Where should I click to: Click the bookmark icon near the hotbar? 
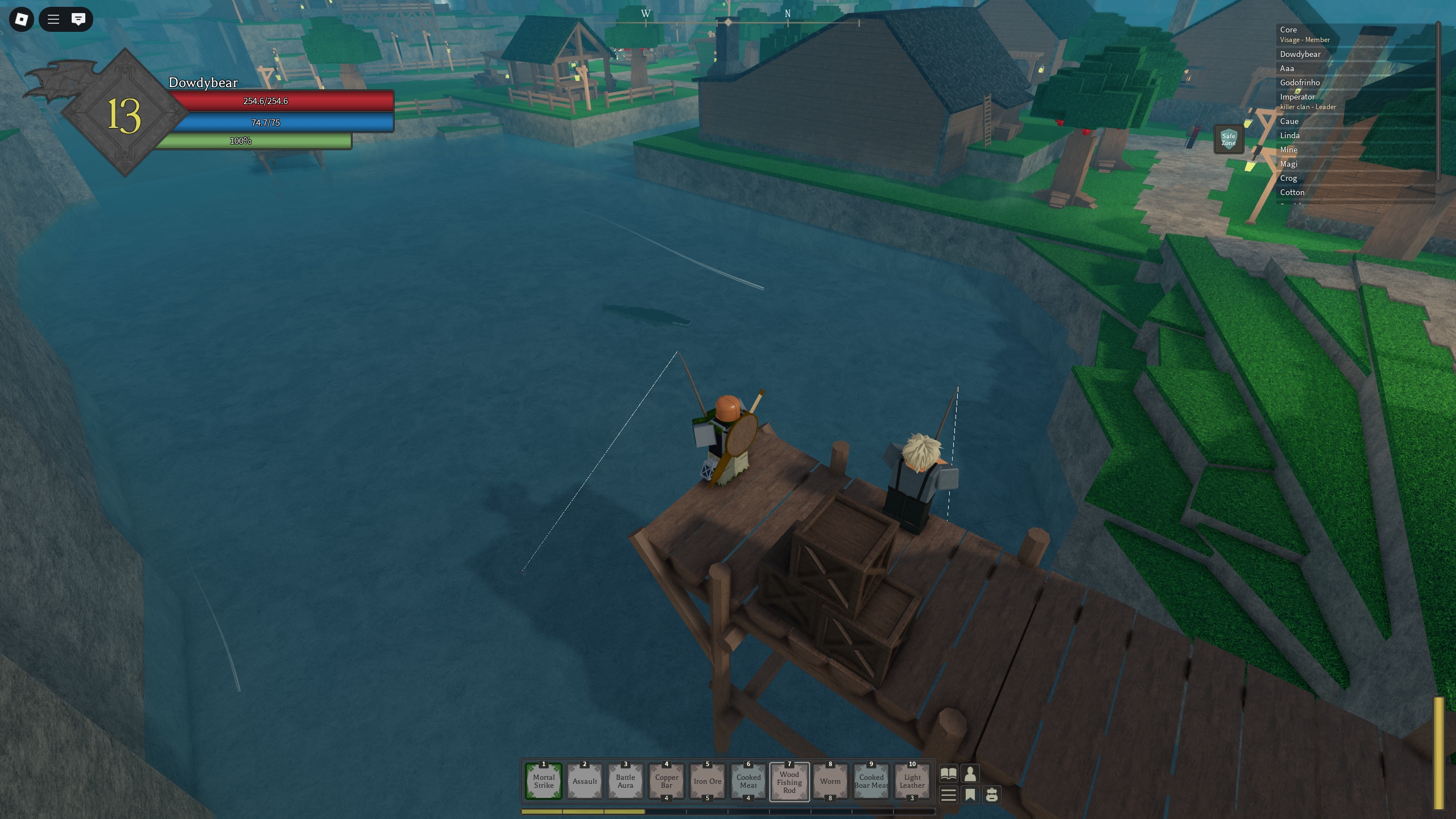971,795
